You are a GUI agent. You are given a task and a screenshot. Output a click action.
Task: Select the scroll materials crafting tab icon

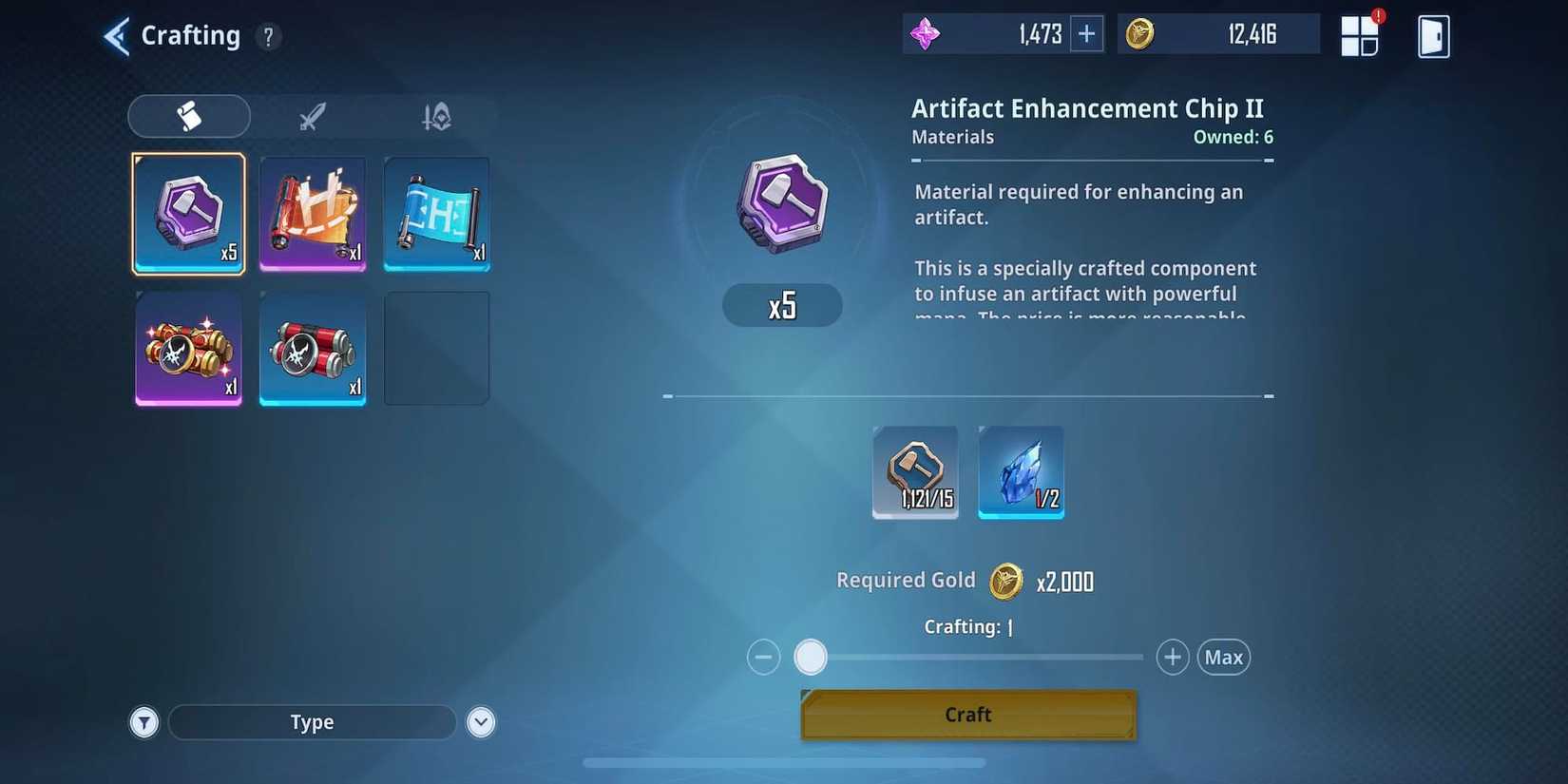[188, 116]
